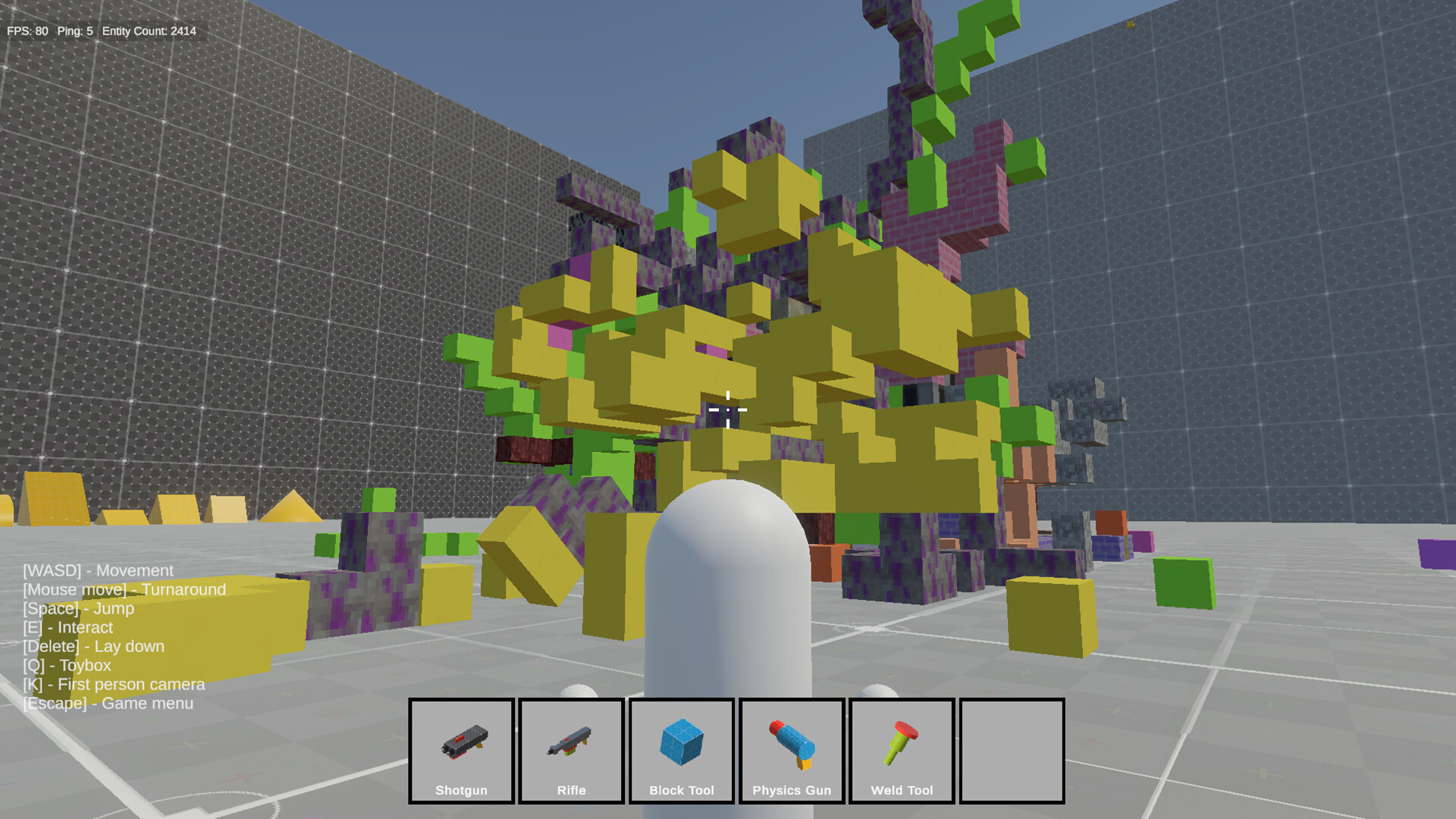Viewport: 1456px width, 819px height.
Task: Click the [Escape] - Game menu hint
Action: [107, 703]
